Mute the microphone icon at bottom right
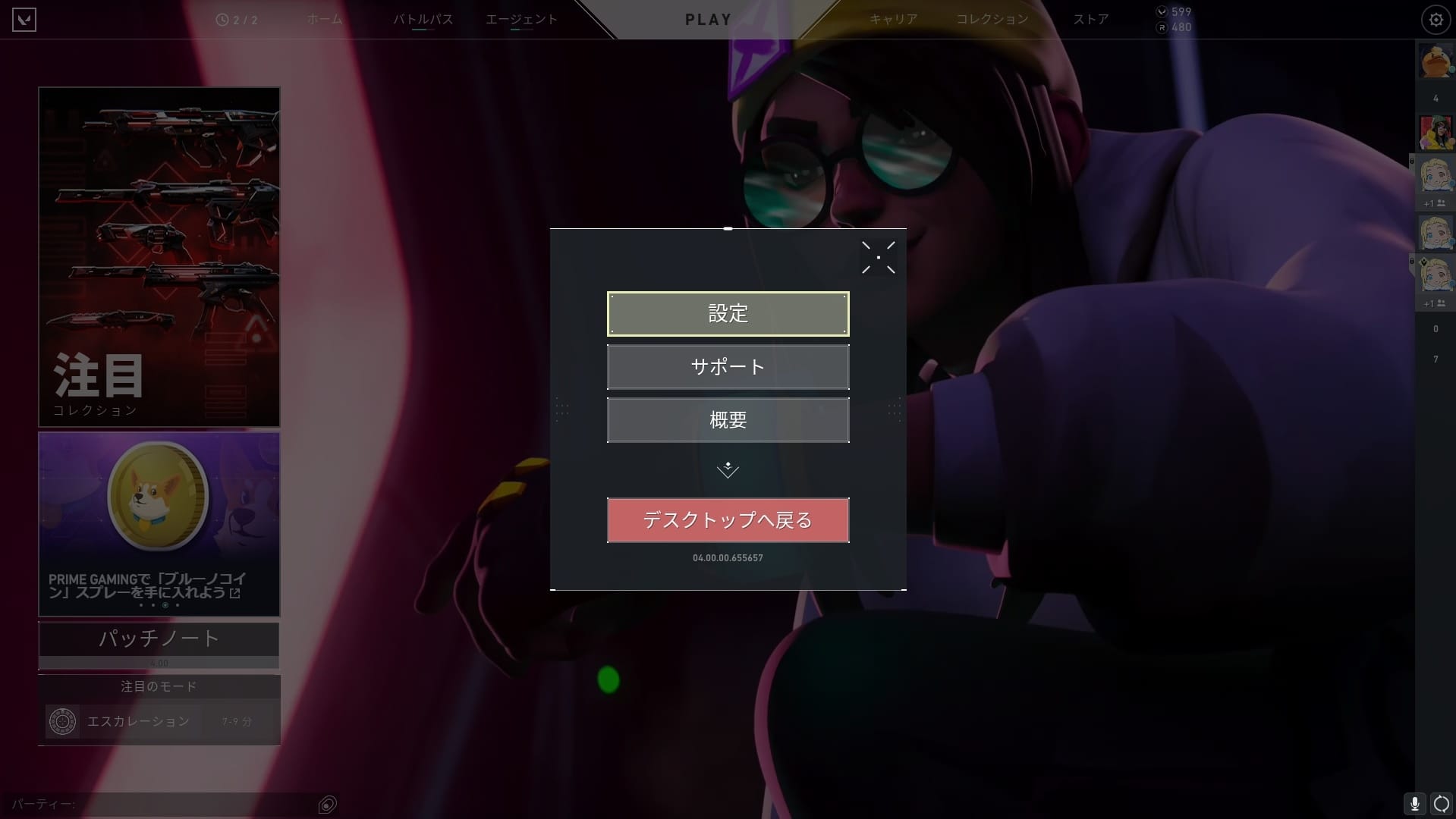 (x=1414, y=802)
